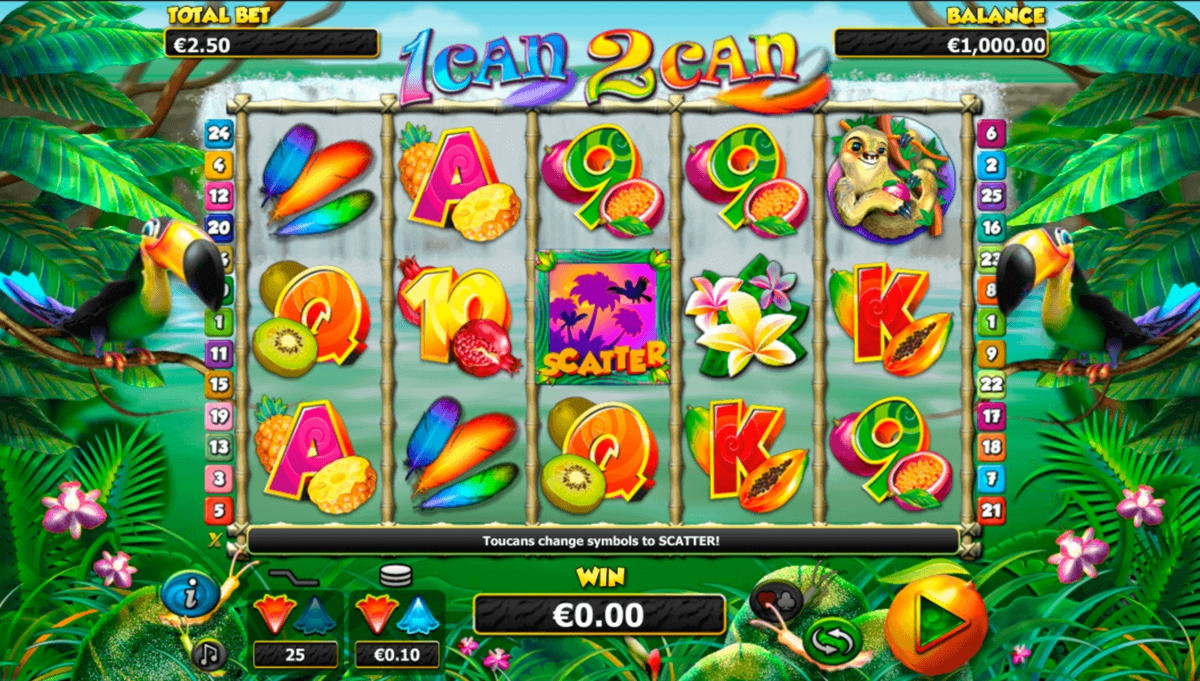Viewport: 1200px width, 681px height.
Task: Select payline marker number 24
Action: (x=218, y=133)
